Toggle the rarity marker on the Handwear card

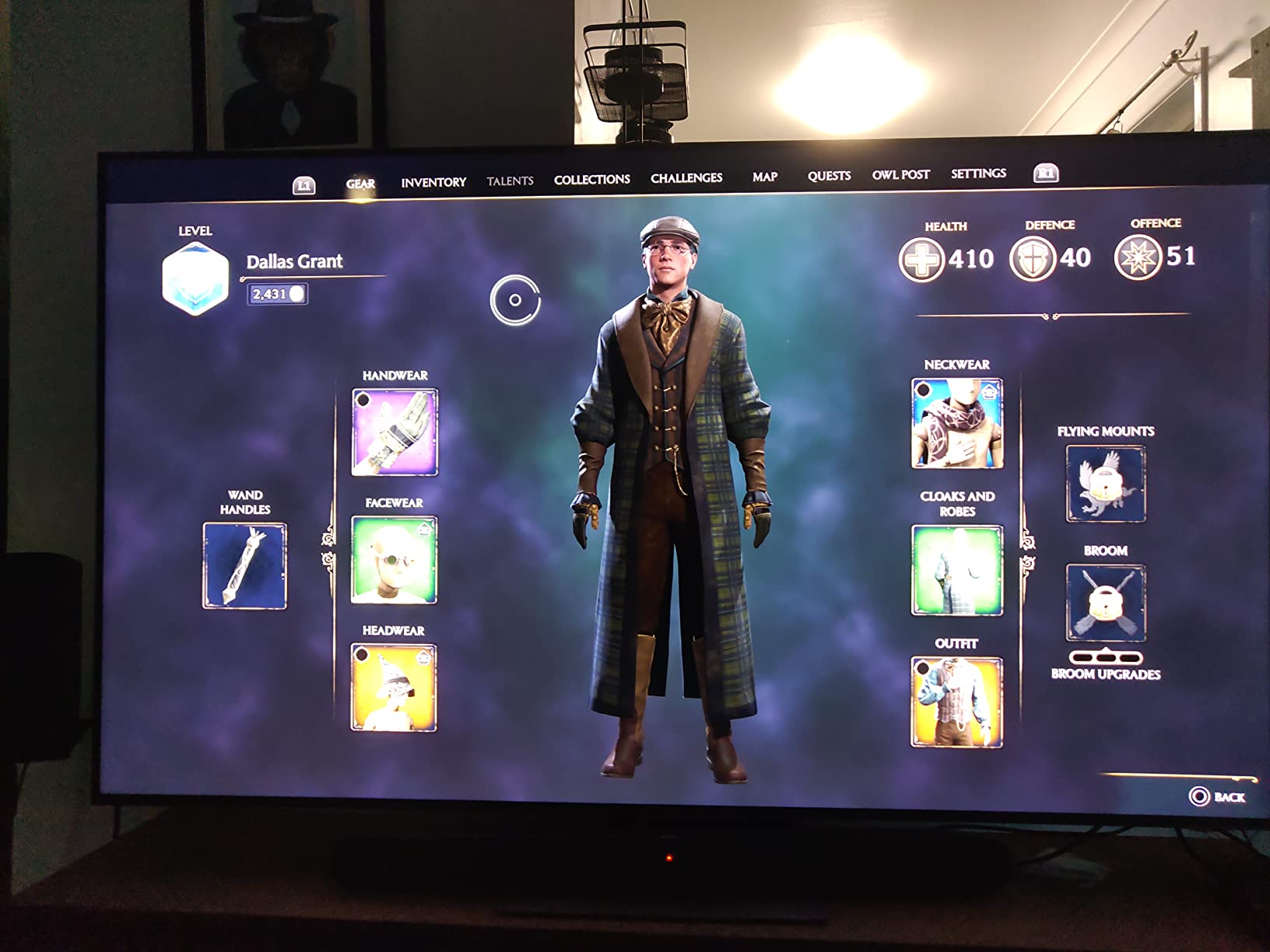click(x=363, y=399)
